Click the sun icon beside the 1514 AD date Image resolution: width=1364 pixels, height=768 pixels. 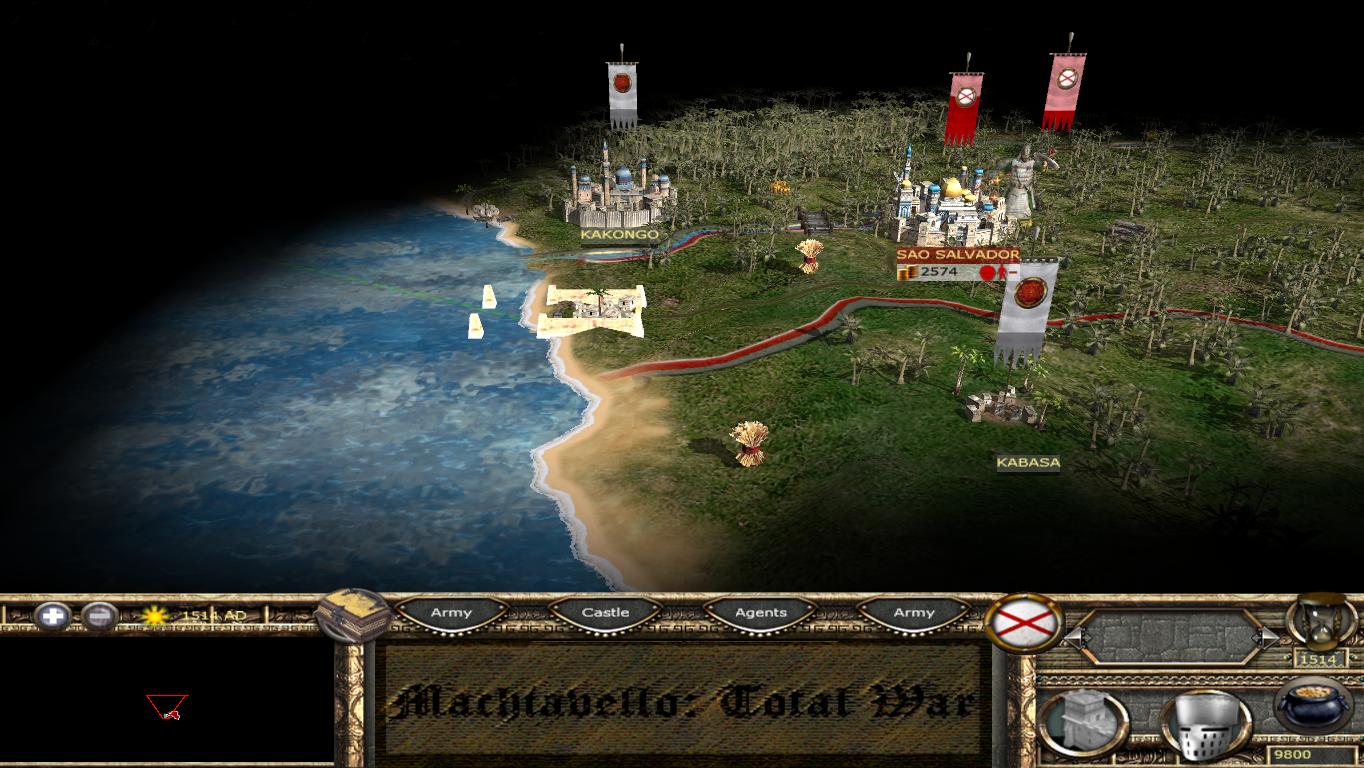[x=153, y=614]
